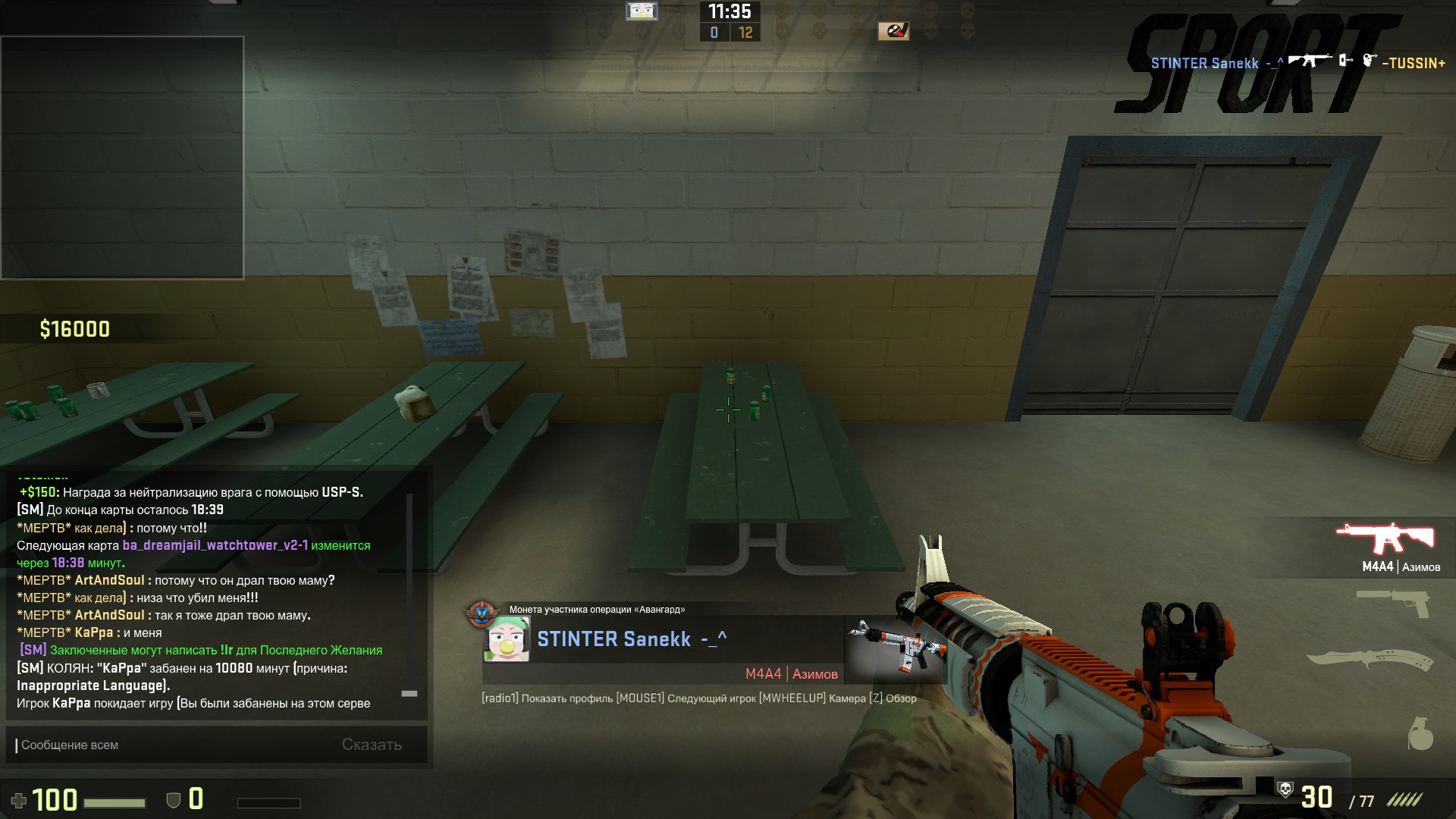This screenshot has height=819, width=1456.
Task: Click the ba_dreamjail_watchtower_v2-1 map name in chat
Action: tap(215, 545)
